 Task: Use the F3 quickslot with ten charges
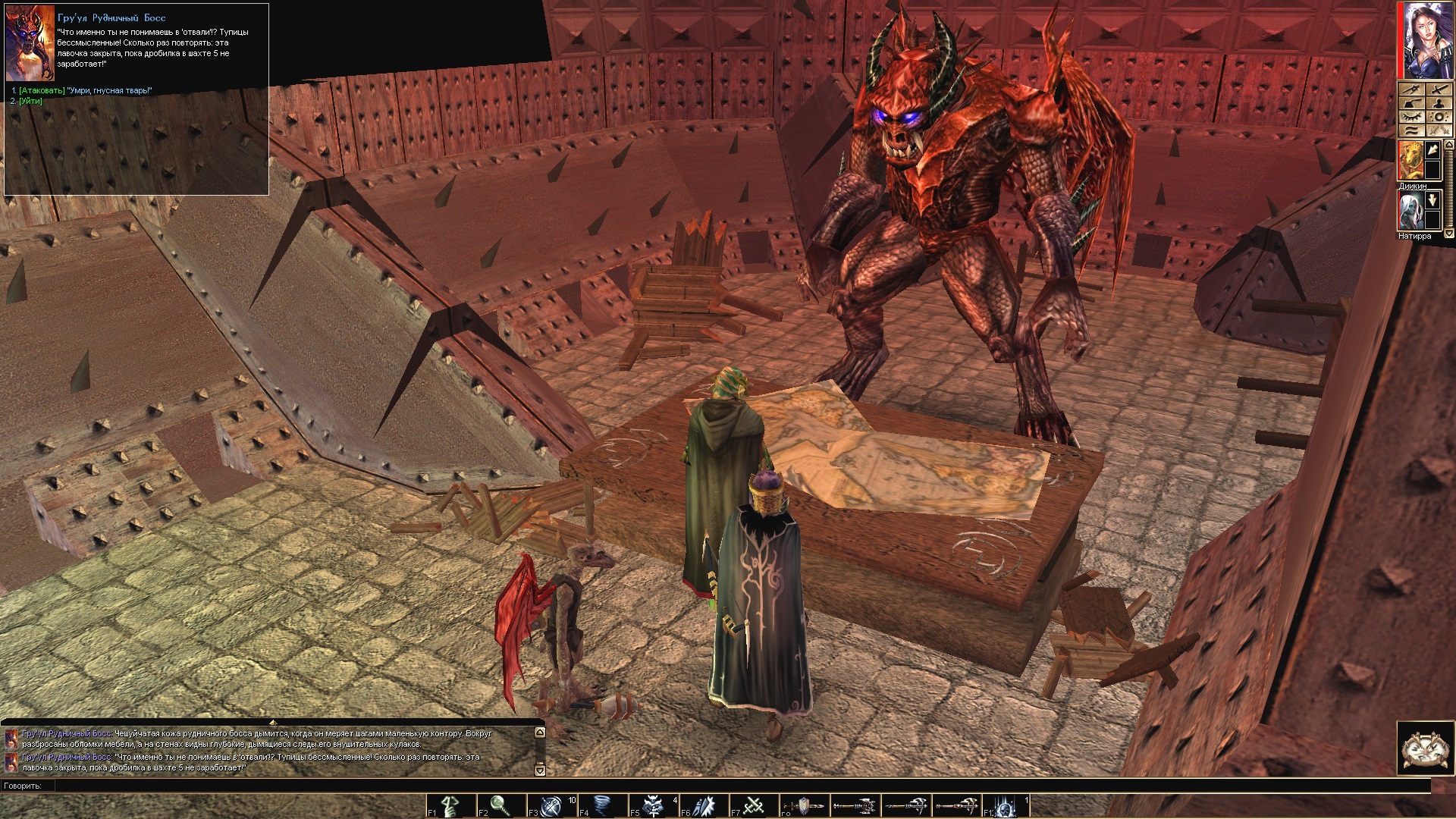coord(552,805)
